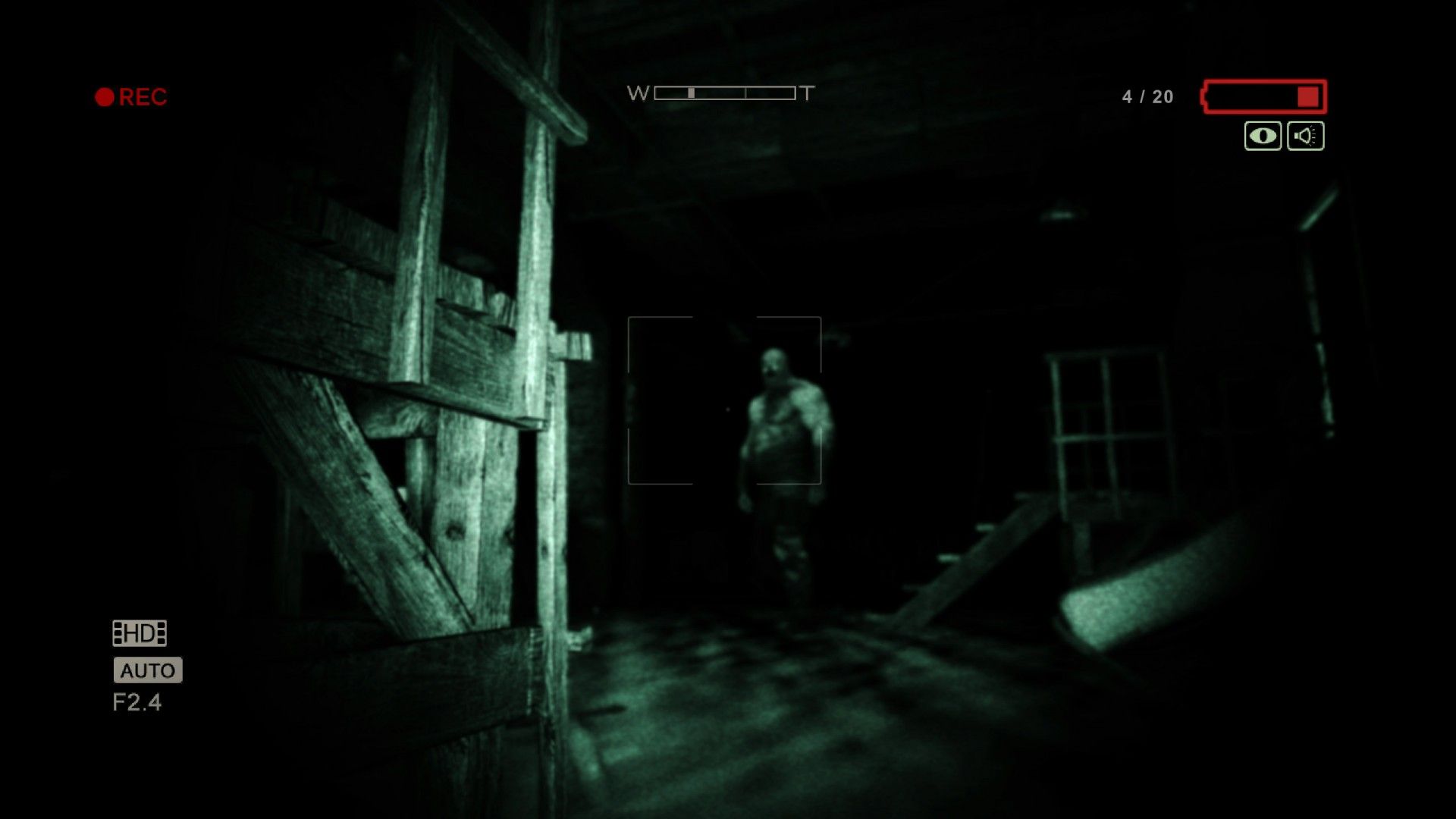
Task: Expand the T telephoto zoom end
Action: click(x=805, y=94)
